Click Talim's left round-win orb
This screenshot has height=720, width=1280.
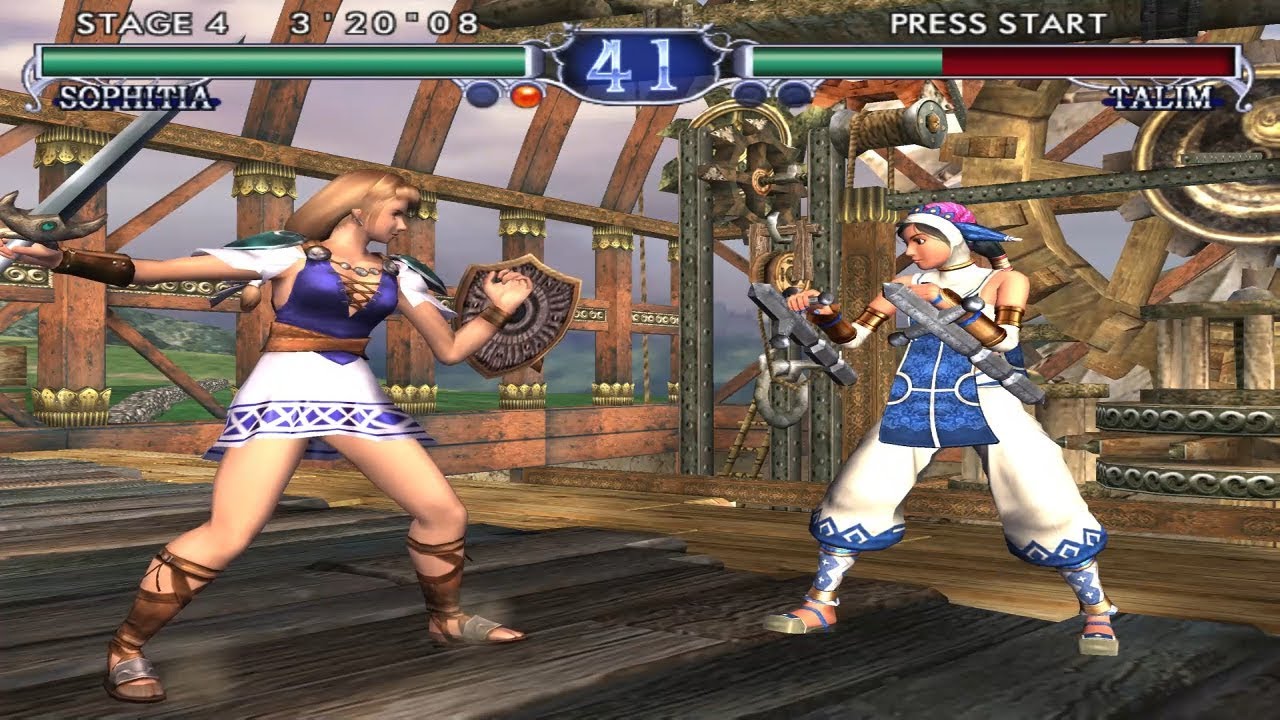pyautogui.click(x=749, y=92)
